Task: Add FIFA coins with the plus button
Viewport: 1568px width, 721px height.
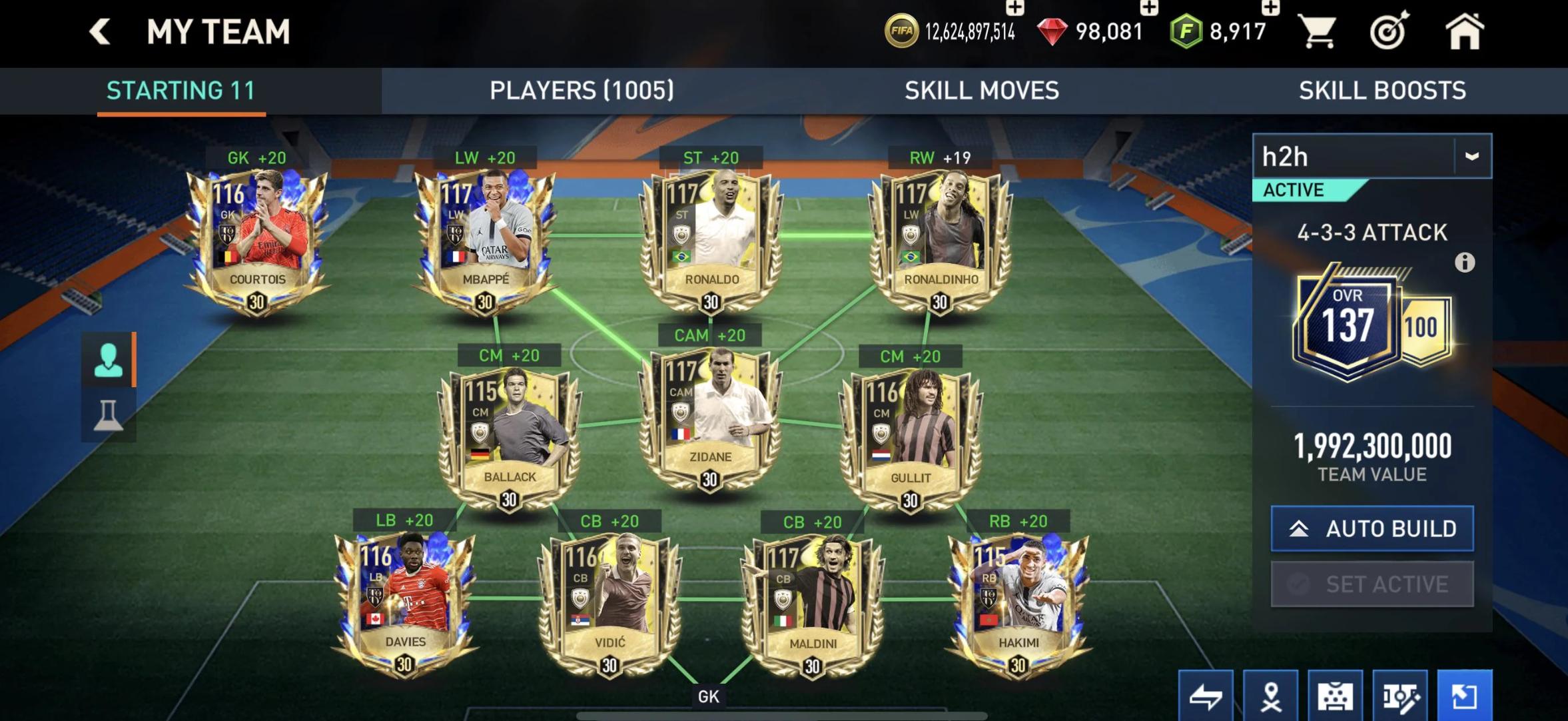Action: 1015,9
